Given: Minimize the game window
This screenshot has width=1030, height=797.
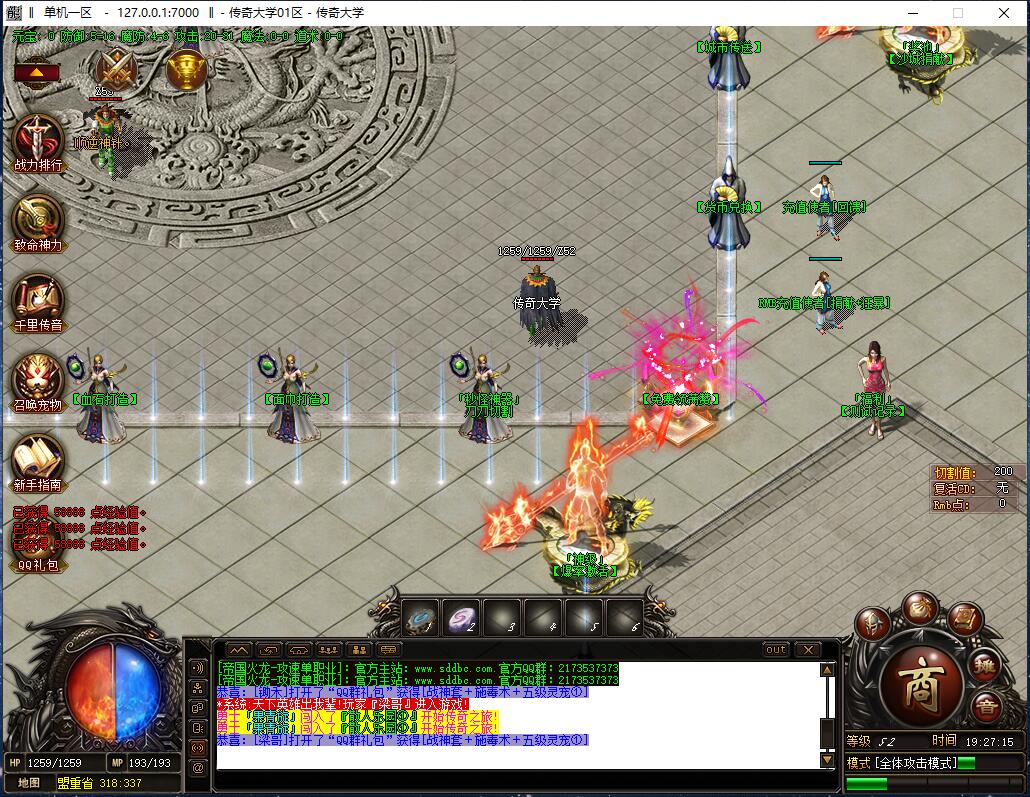Looking at the screenshot, I should click(911, 13).
